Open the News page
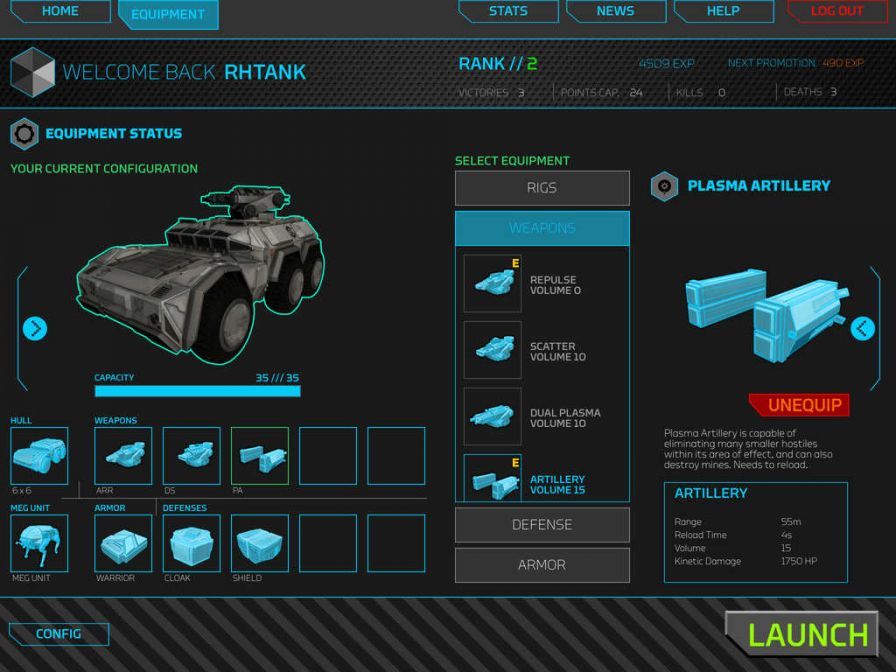896x672 pixels. pos(615,12)
